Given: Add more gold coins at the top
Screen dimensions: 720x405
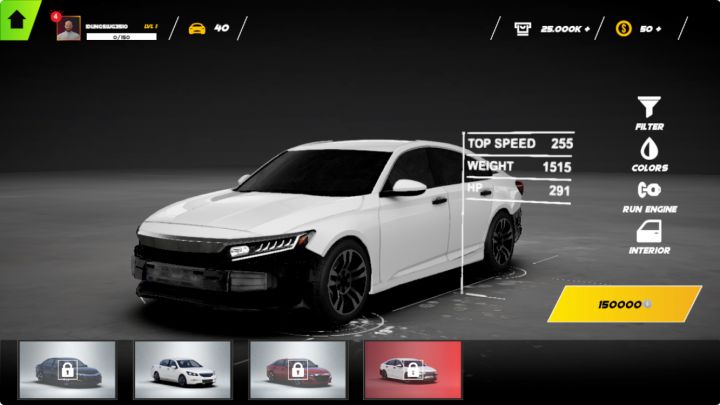Looking at the screenshot, I should pos(657,28).
